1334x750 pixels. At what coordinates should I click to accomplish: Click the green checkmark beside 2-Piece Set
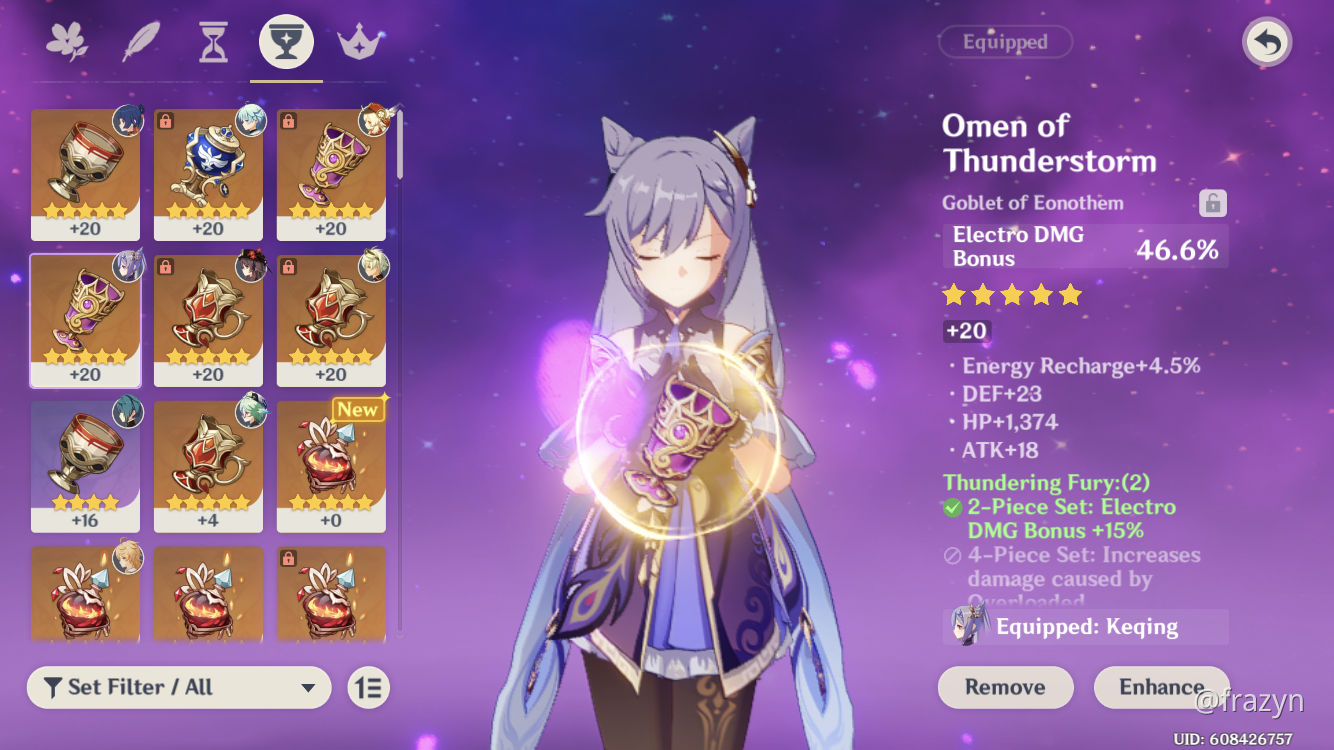pos(951,507)
